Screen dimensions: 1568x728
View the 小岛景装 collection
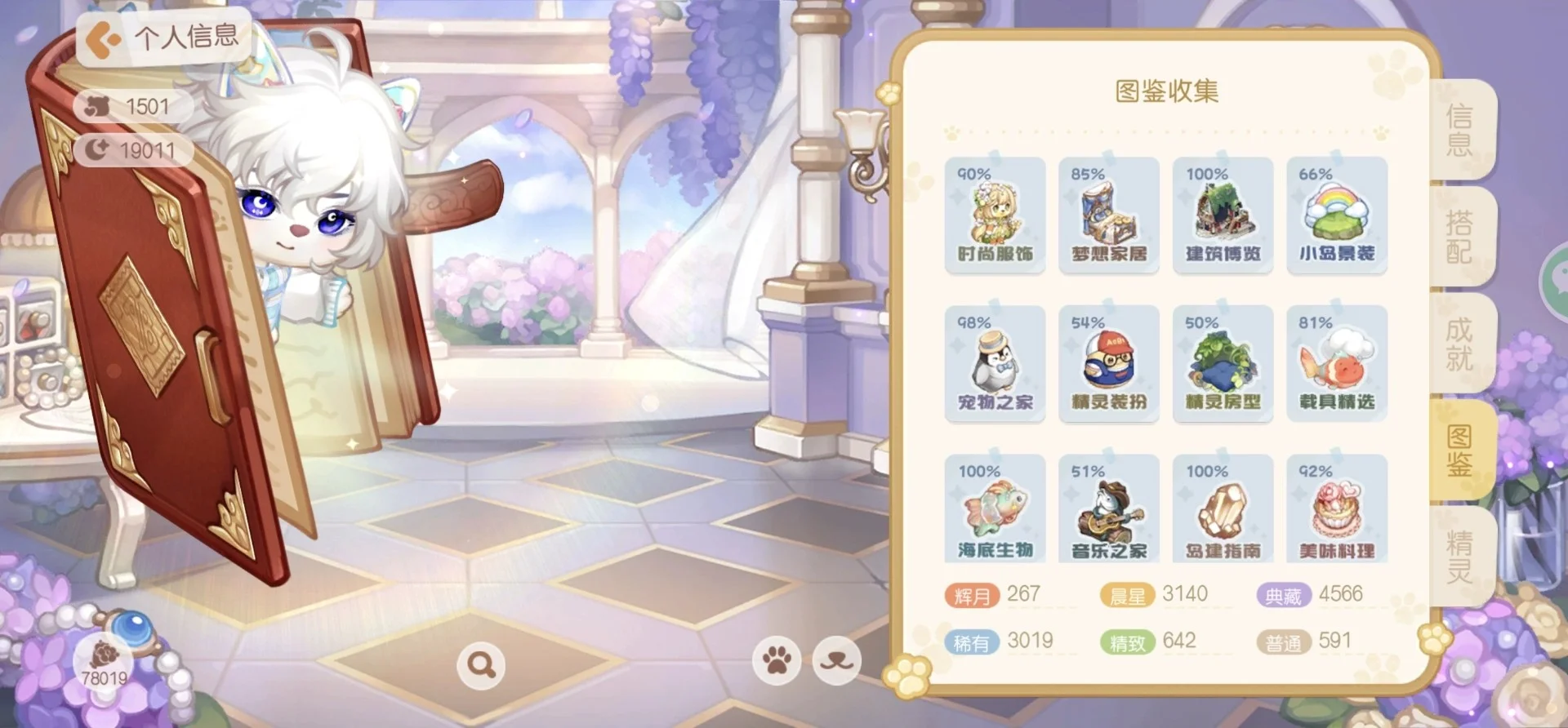[x=1336, y=215]
